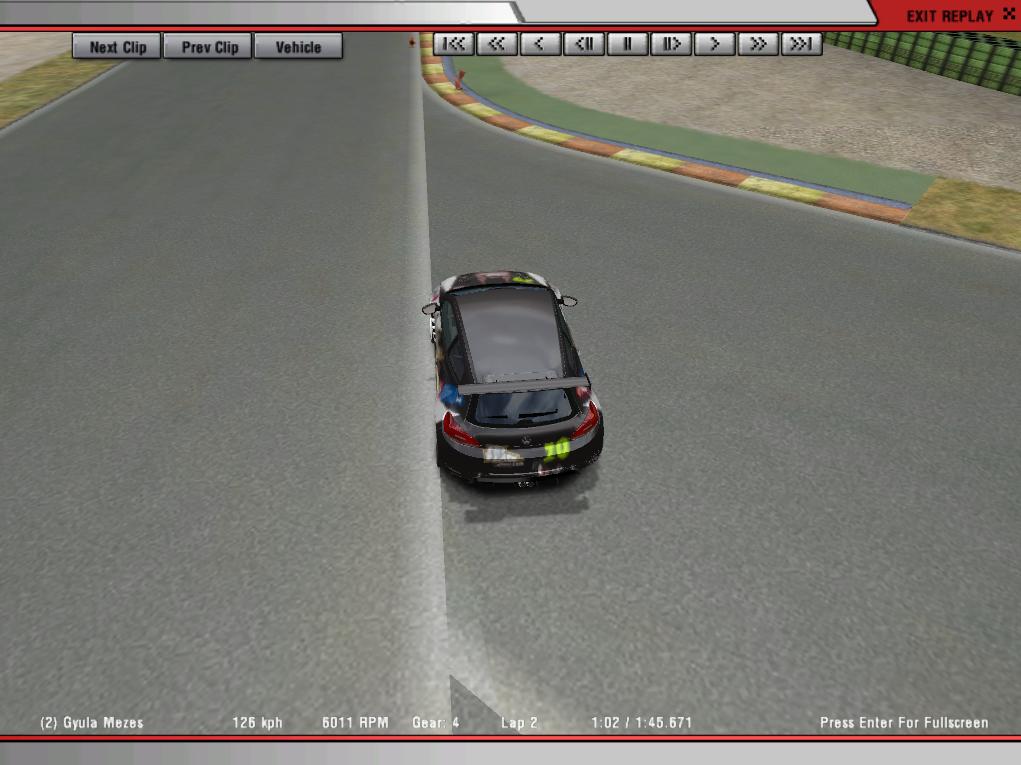Screen dimensions: 1021x765
Task: Pause the replay
Action: (x=627, y=44)
